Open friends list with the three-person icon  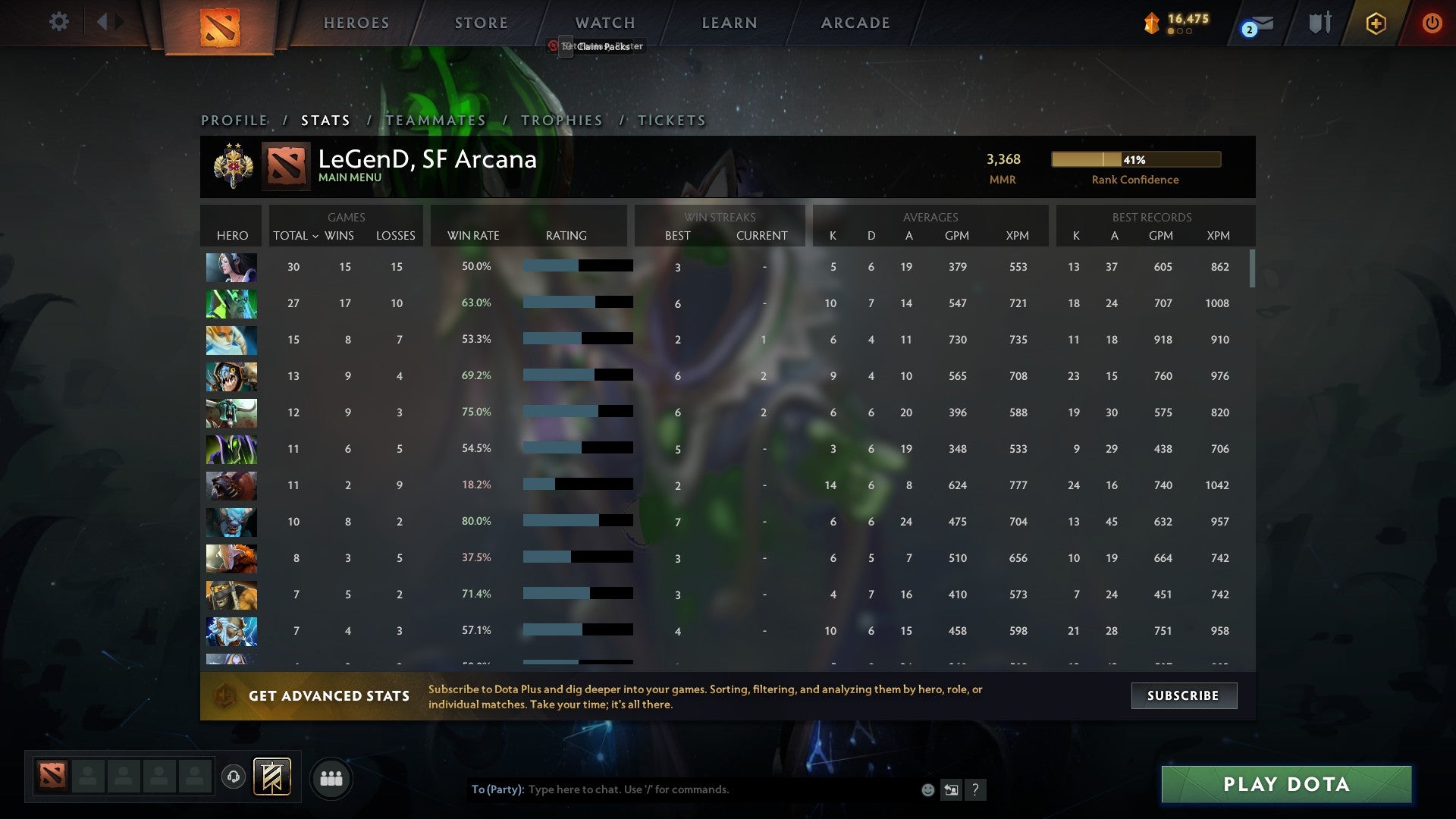tap(332, 778)
